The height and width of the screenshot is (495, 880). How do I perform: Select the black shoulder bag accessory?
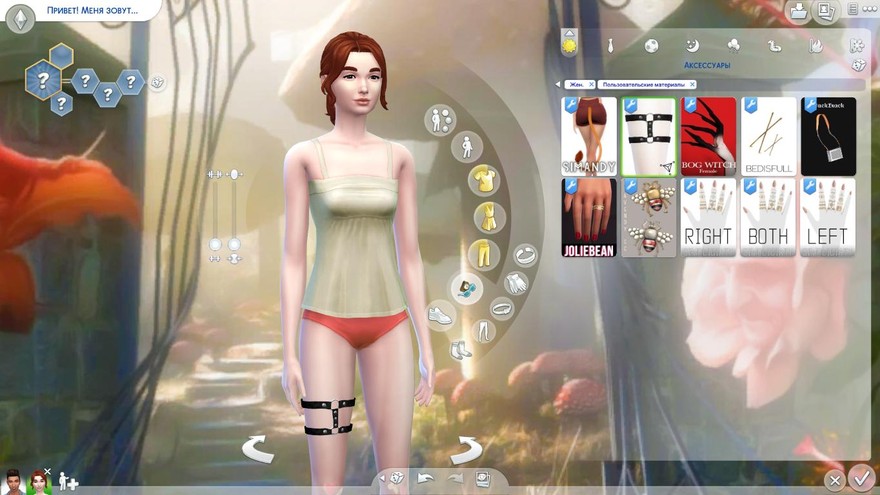pos(828,136)
